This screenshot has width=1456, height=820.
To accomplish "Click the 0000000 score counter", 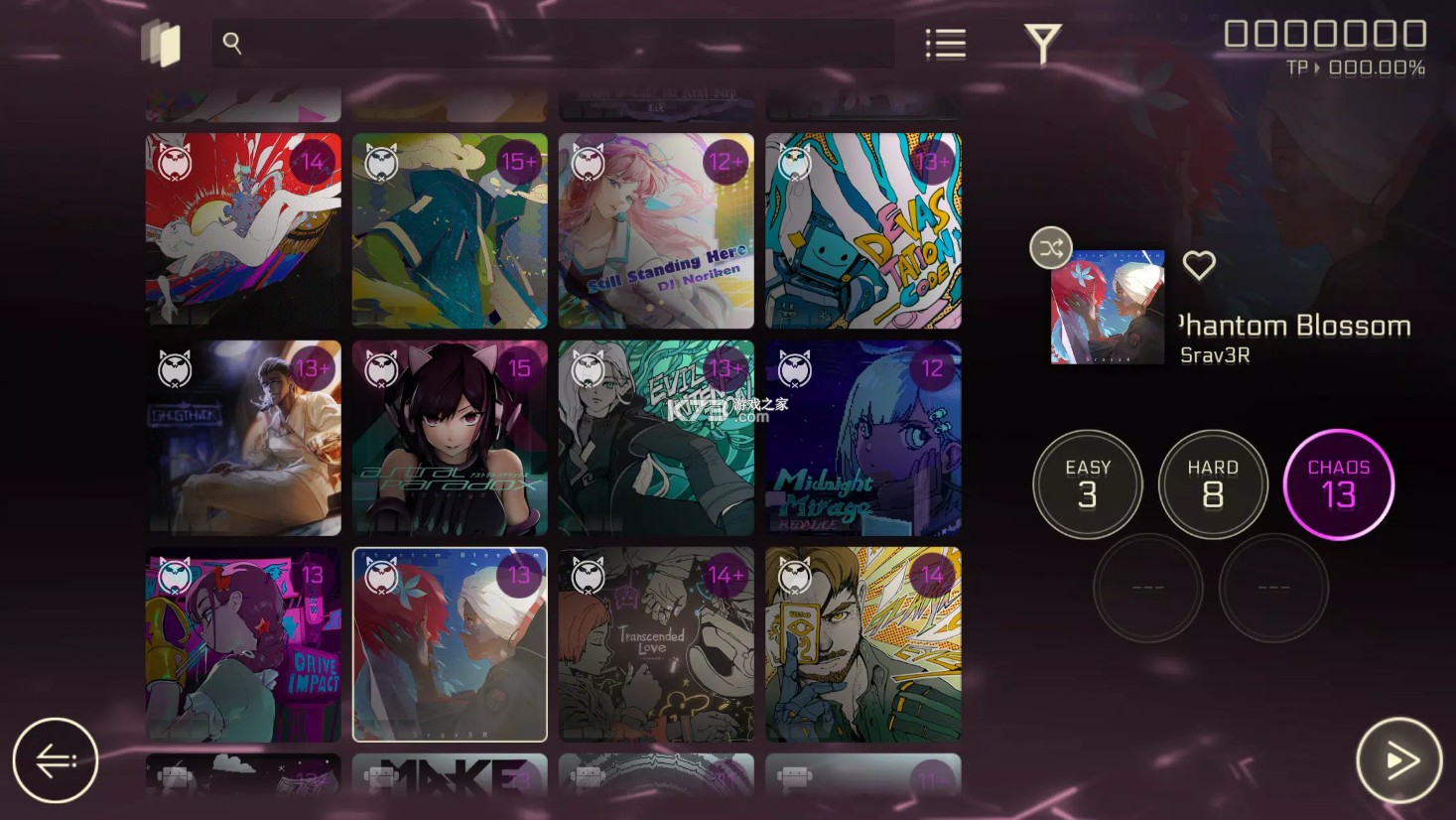I will tap(1323, 33).
